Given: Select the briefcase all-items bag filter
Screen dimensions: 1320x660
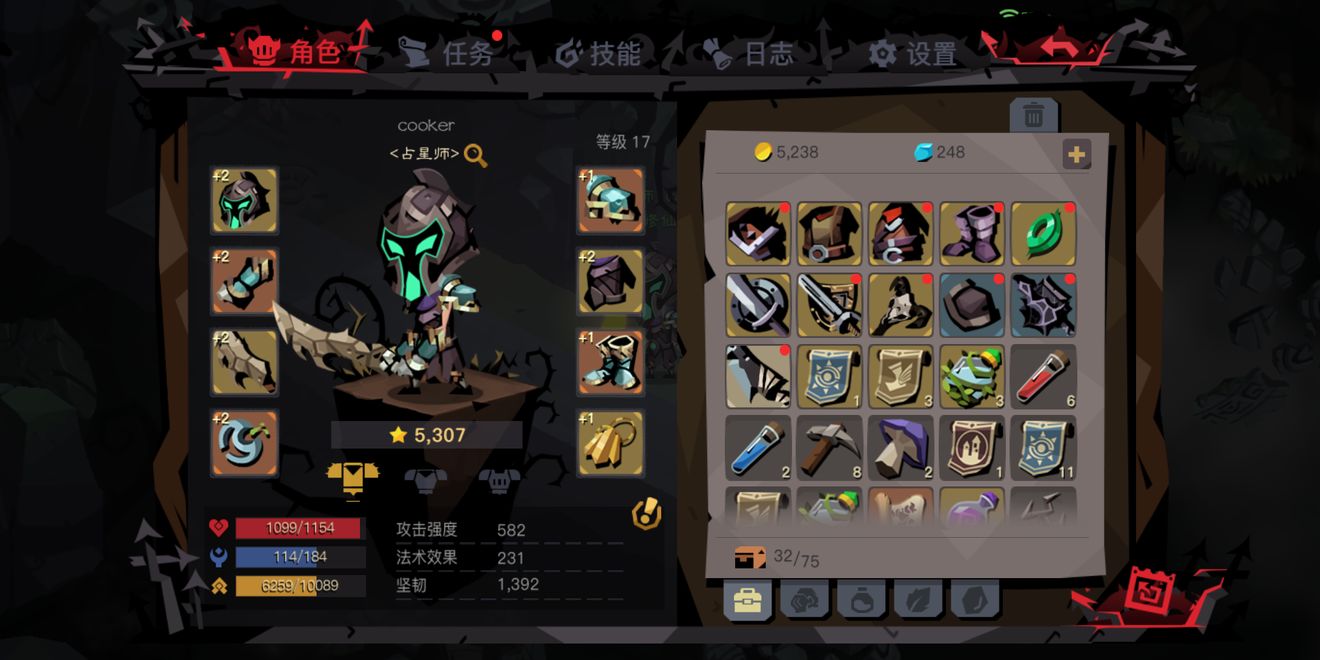Looking at the screenshot, I should 747,600.
